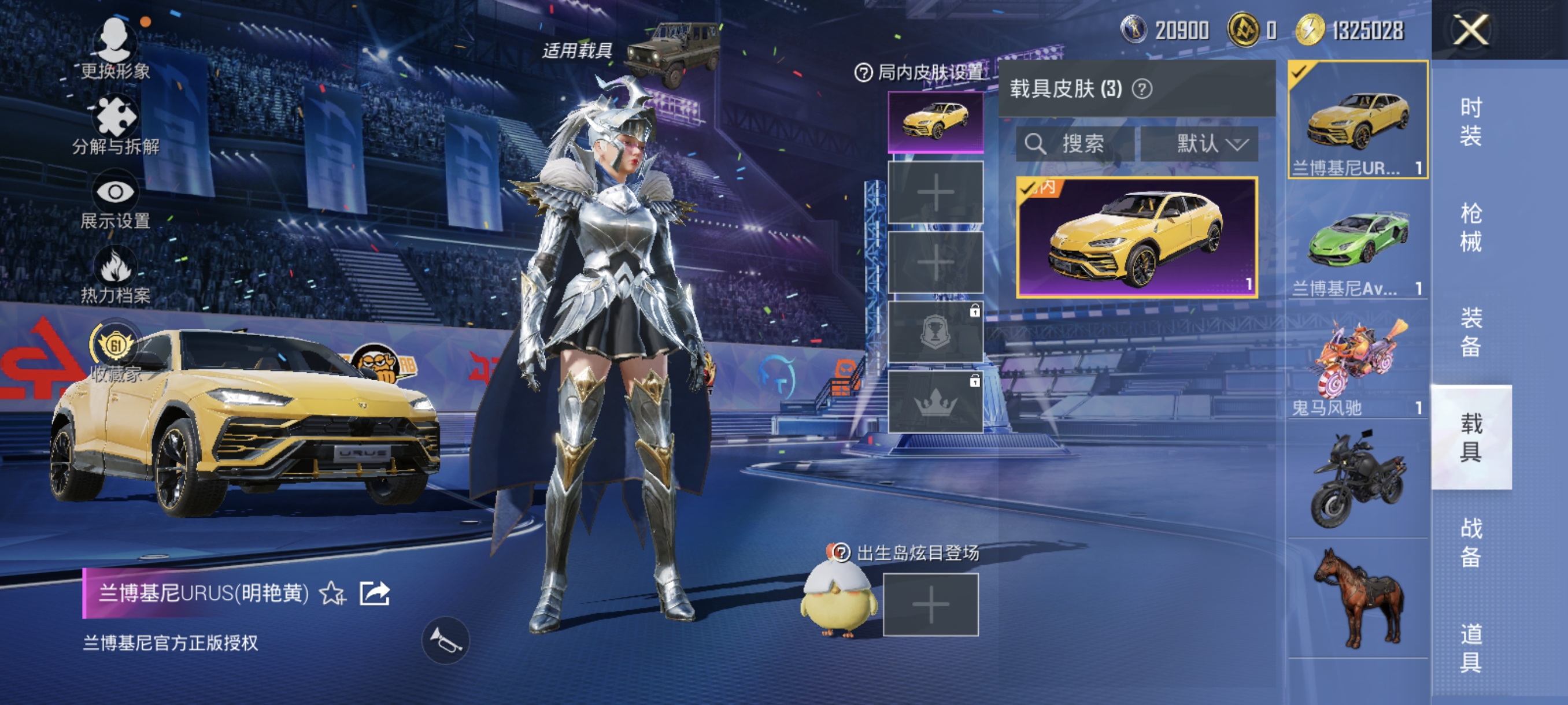Viewport: 1568px width, 705px height.
Task: Click the 搜索 search field
Action: coord(1075,144)
